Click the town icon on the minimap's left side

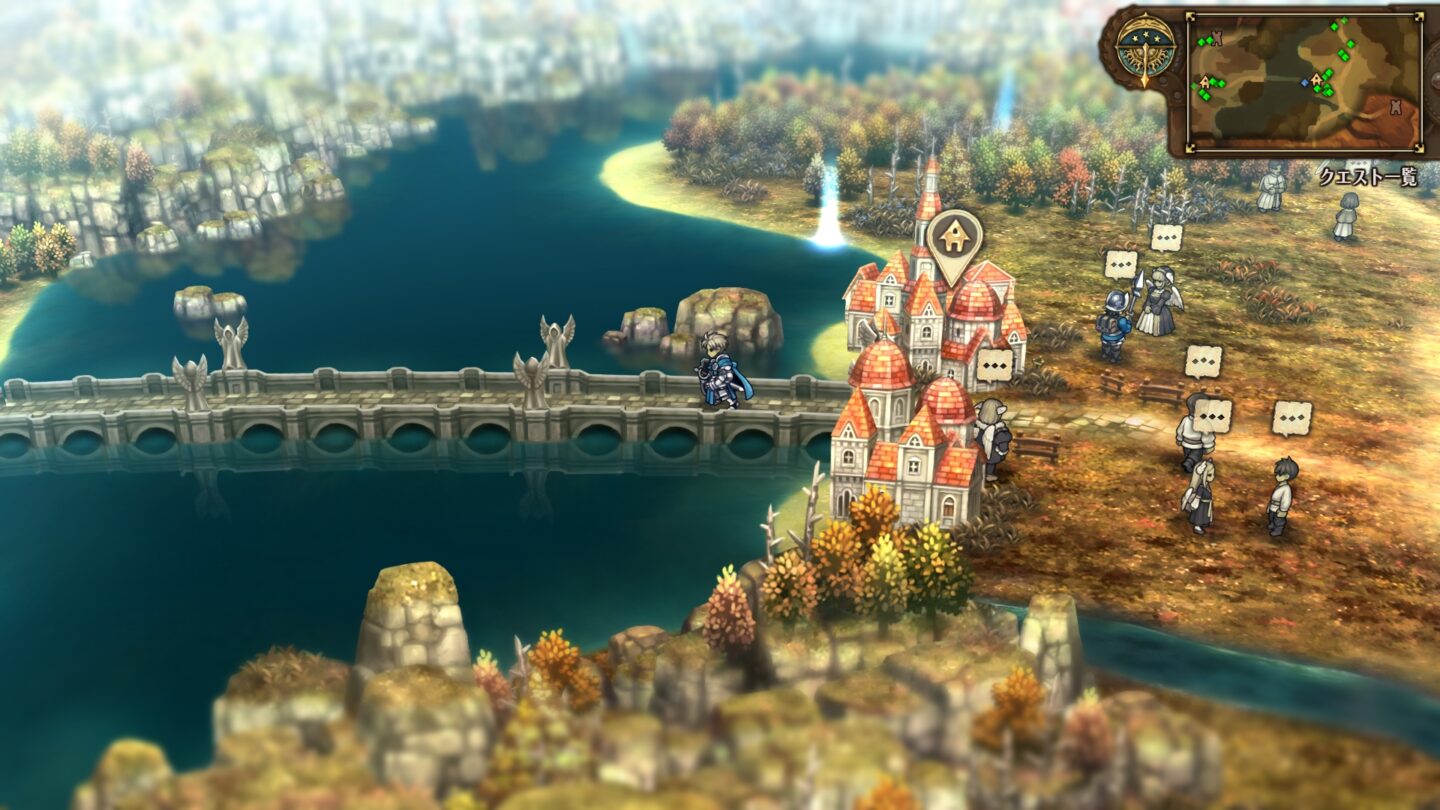[x=1205, y=82]
